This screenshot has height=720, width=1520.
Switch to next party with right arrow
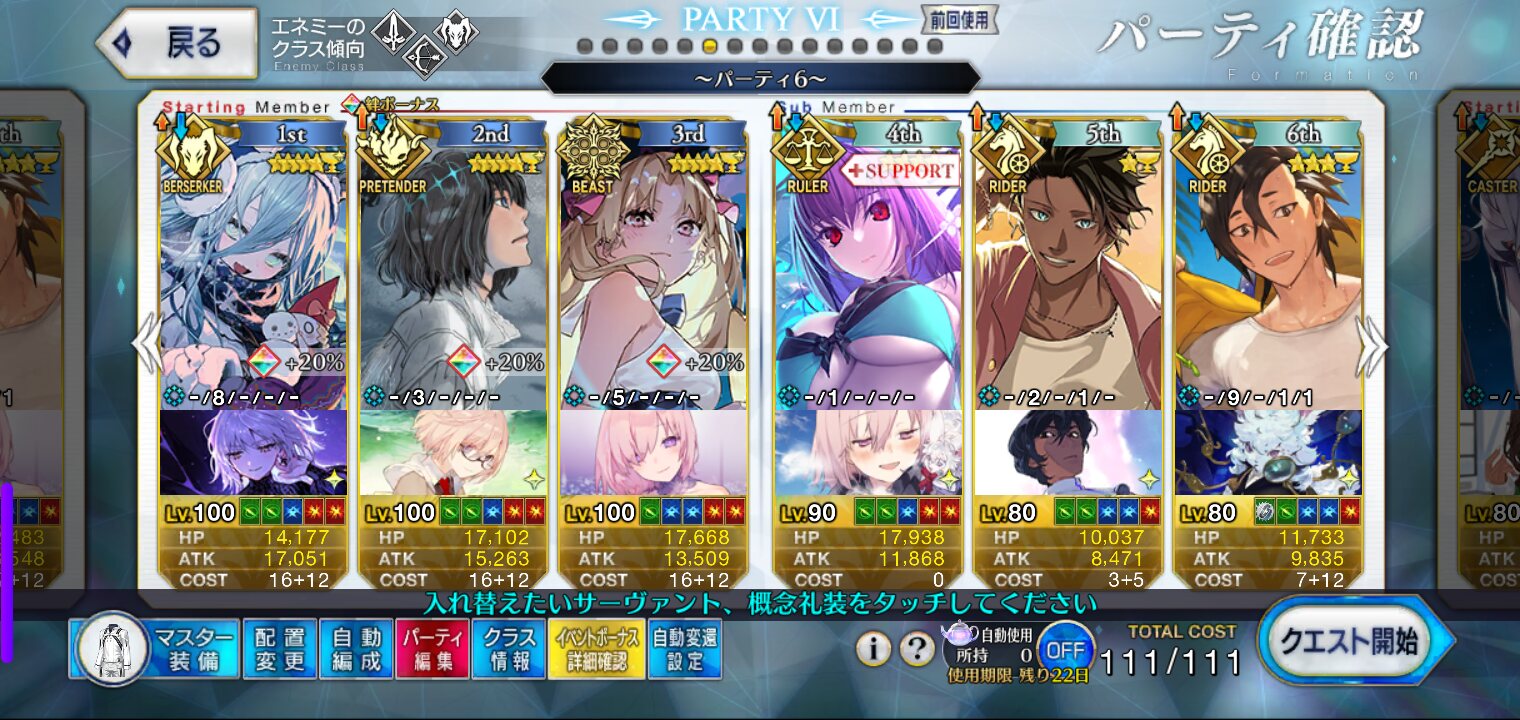[1375, 345]
